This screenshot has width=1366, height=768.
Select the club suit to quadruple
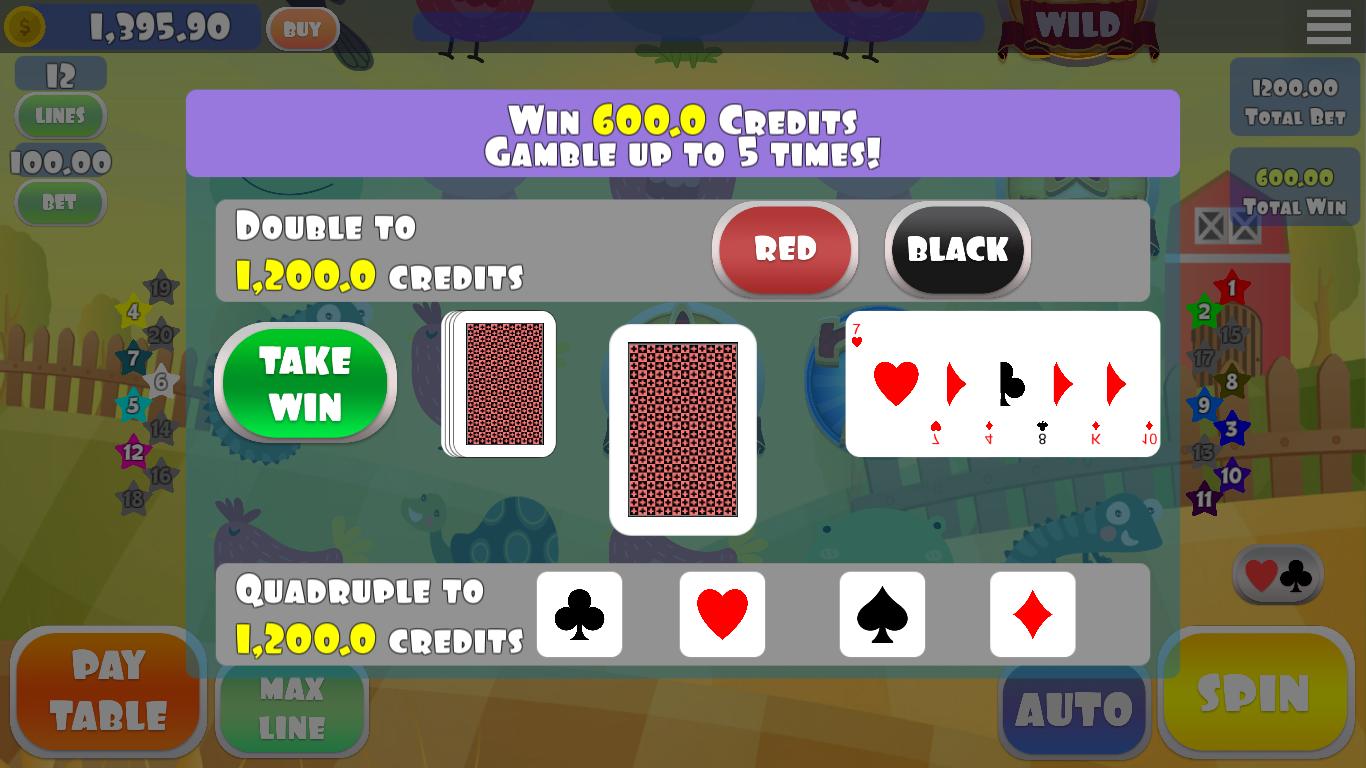coord(580,615)
